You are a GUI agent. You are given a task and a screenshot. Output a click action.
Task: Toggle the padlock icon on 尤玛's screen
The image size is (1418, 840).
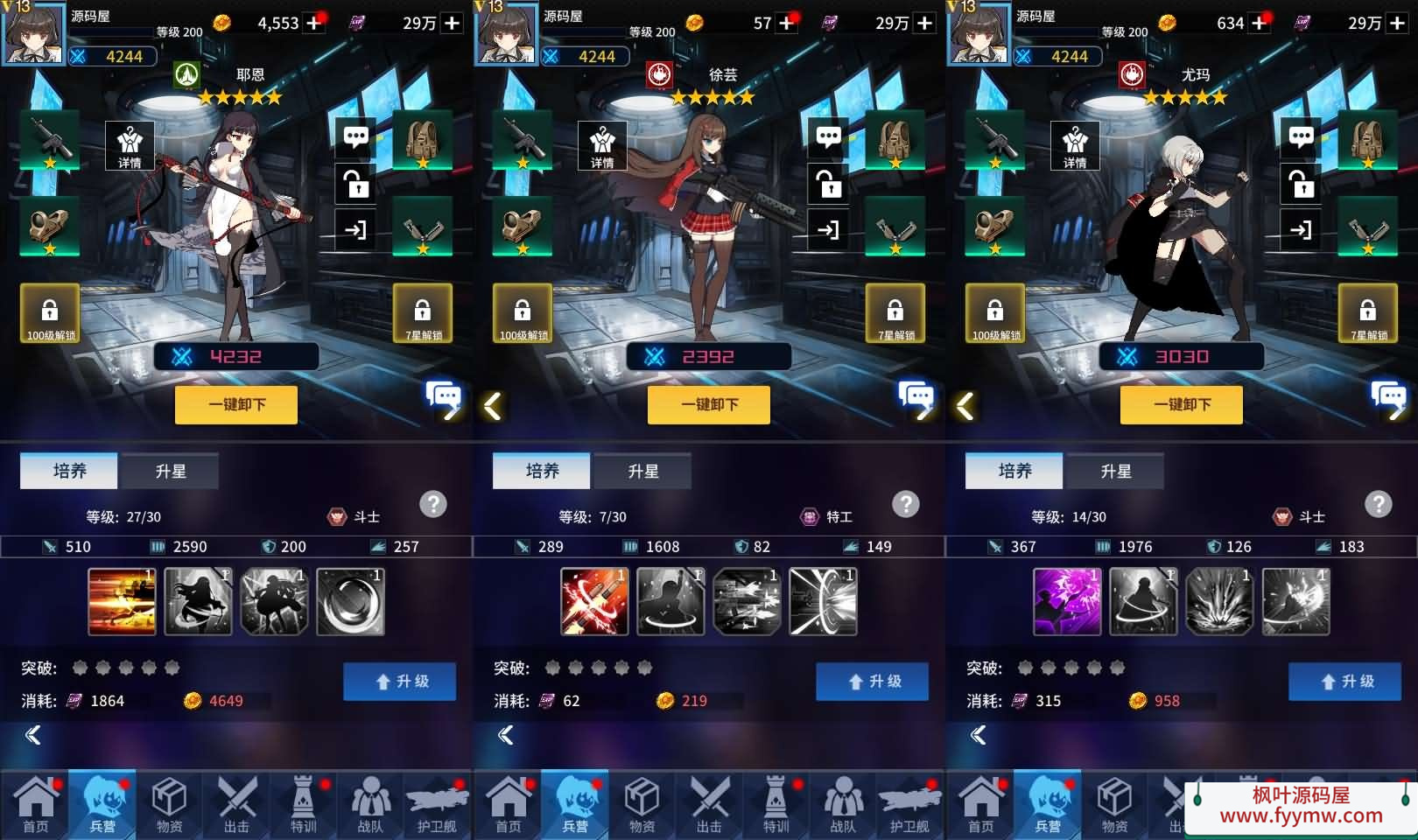pos(1302,185)
